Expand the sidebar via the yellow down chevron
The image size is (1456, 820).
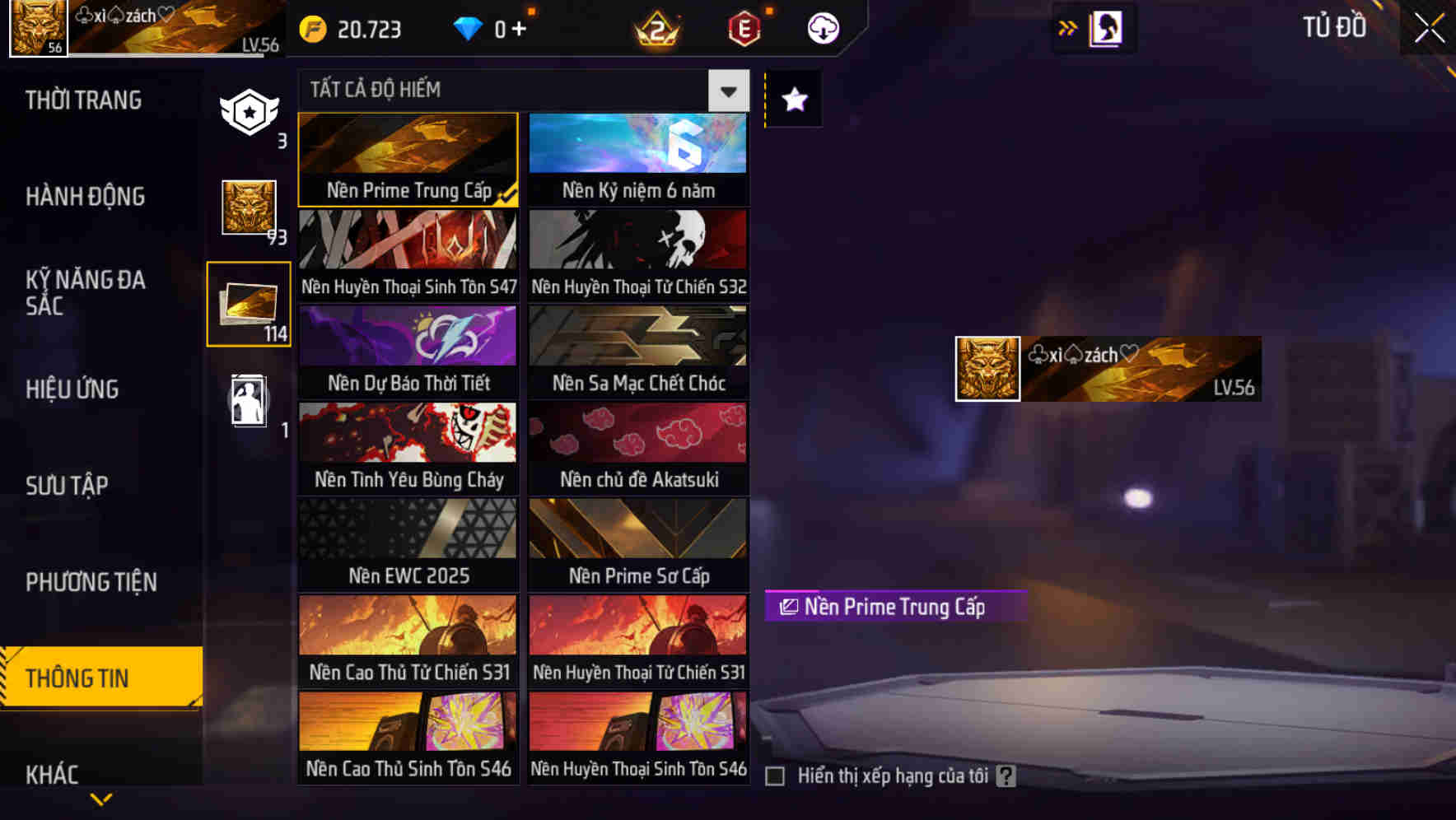pos(100,799)
